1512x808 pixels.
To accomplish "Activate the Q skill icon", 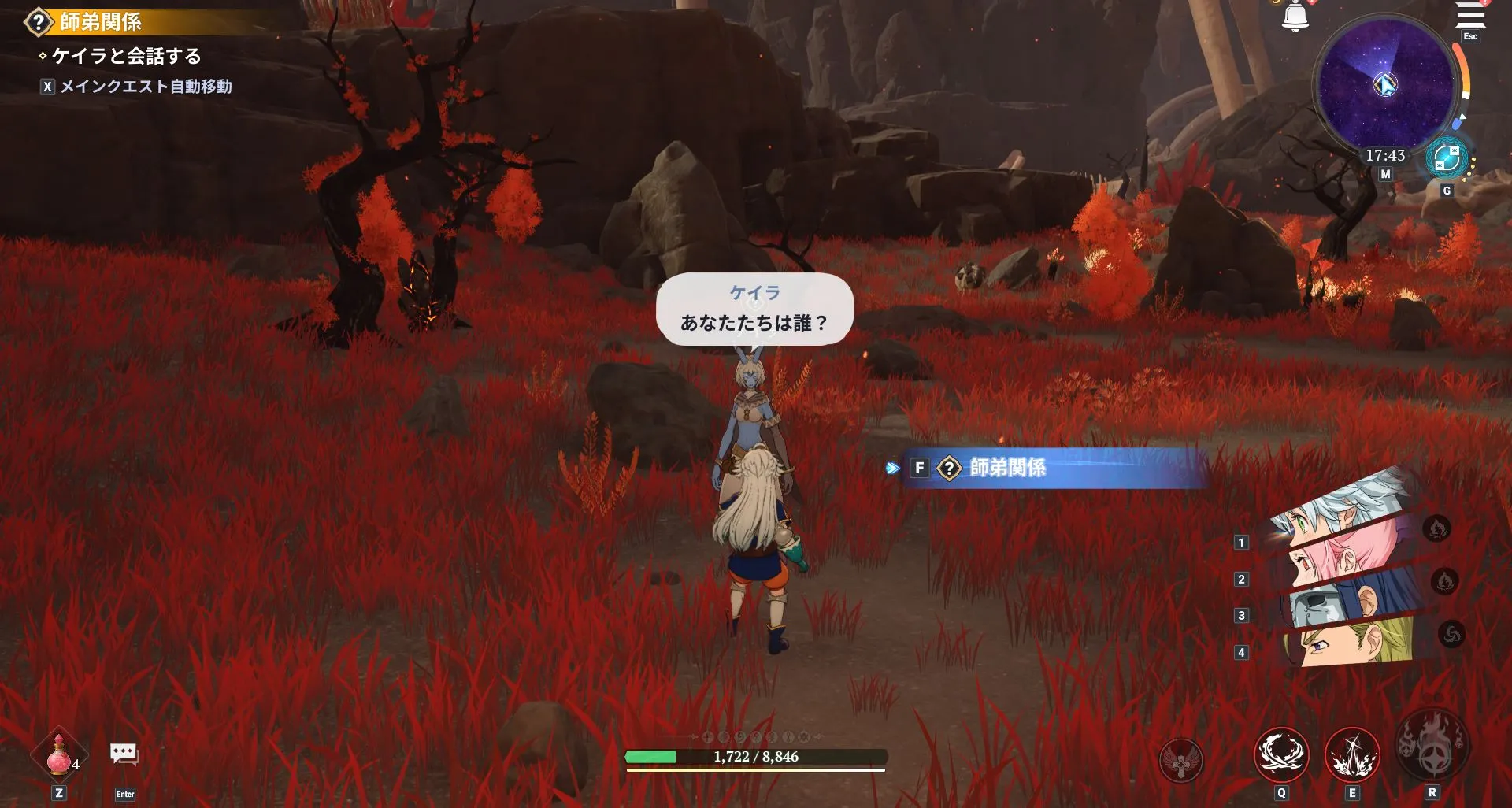I will pyautogui.click(x=1280, y=754).
